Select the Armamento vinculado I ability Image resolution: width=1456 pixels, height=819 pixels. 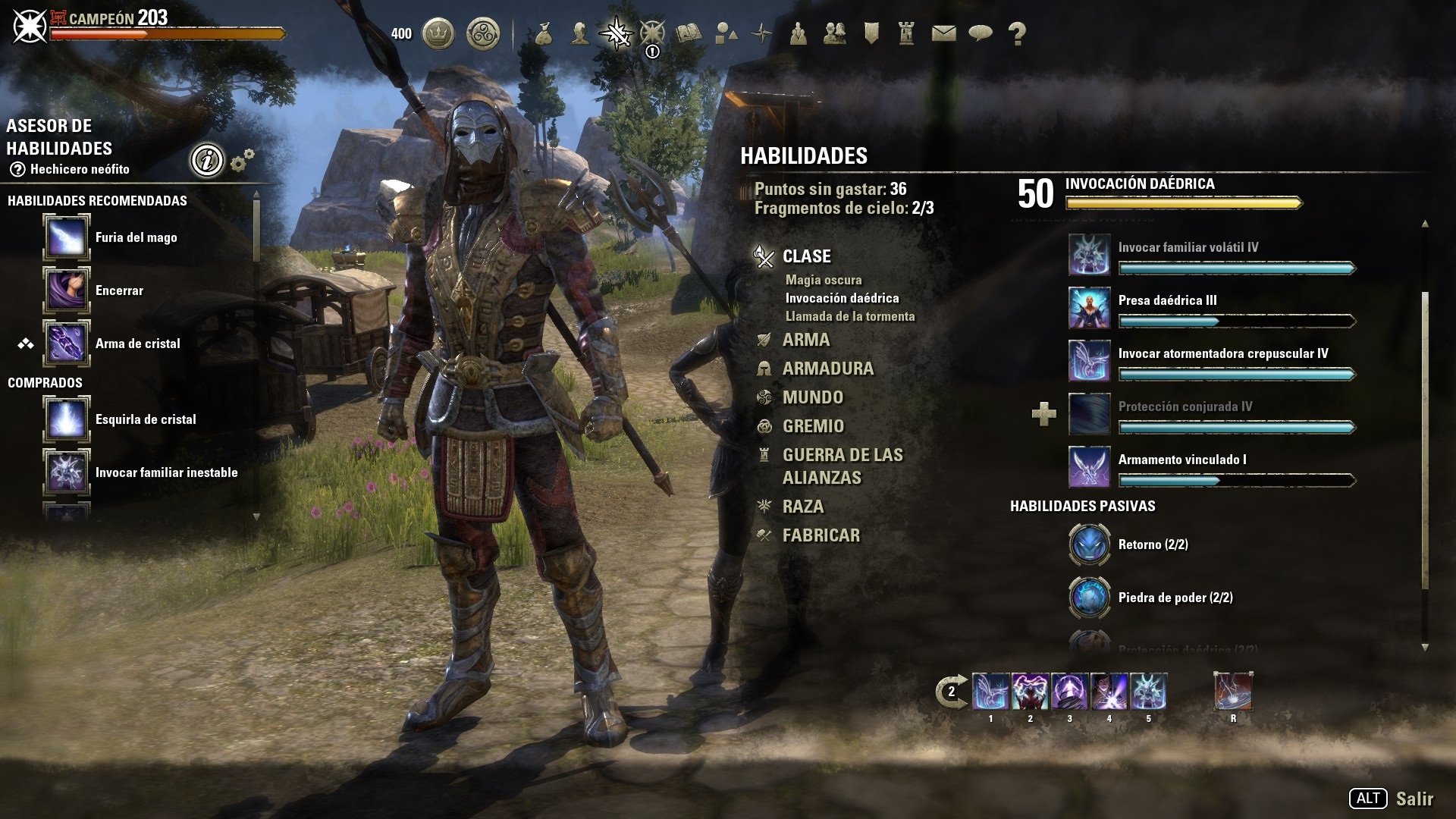pos(1089,467)
